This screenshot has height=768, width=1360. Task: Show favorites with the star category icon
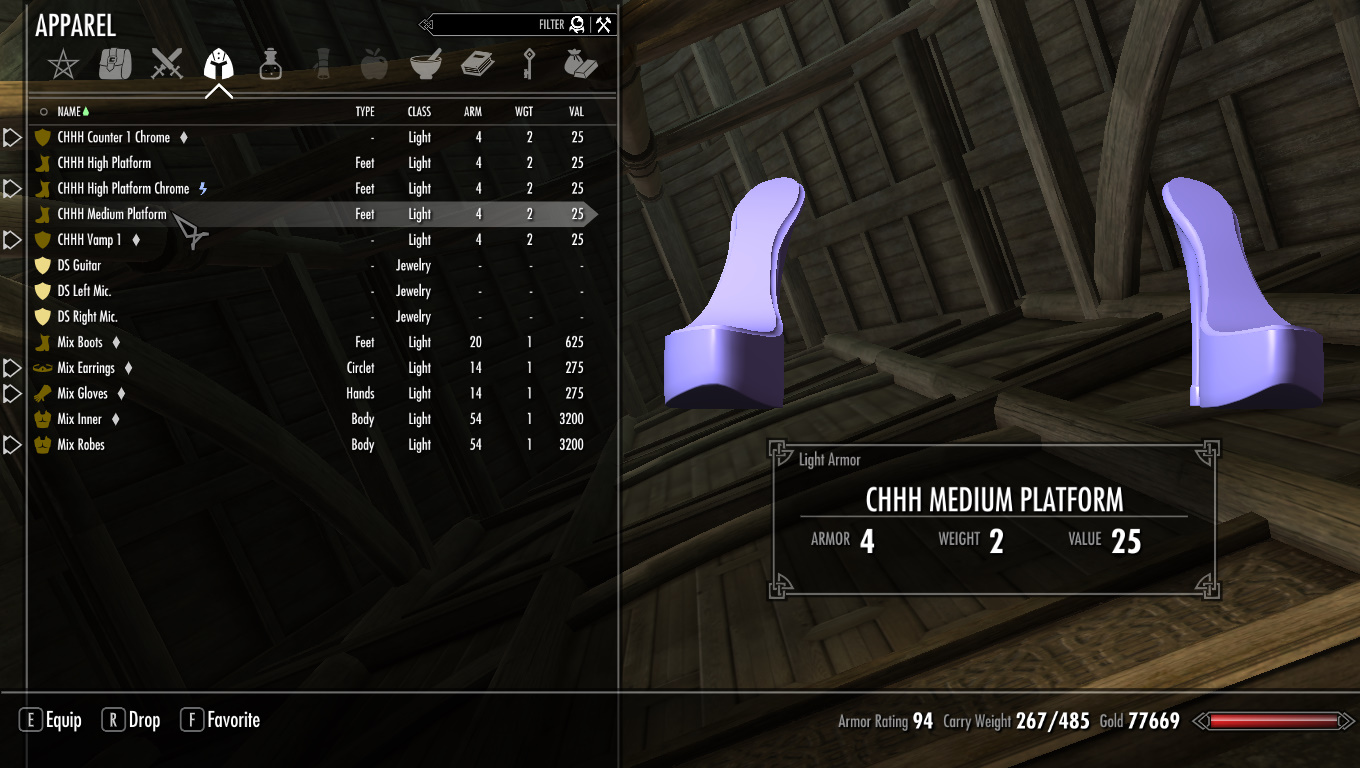tap(64, 65)
